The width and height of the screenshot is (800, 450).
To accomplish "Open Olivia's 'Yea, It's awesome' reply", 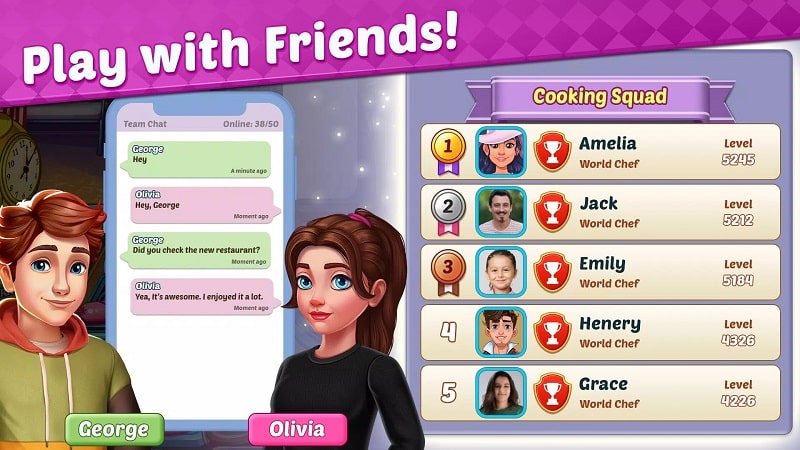I will [x=199, y=296].
